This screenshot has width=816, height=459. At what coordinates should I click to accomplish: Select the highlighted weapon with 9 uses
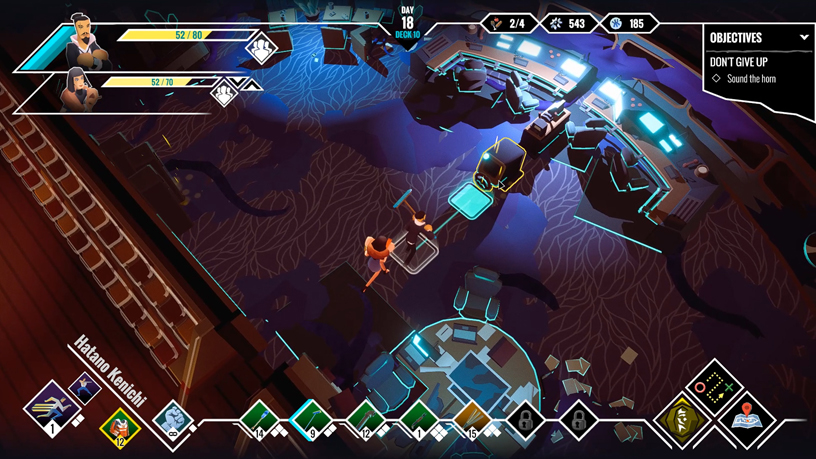(x=312, y=417)
